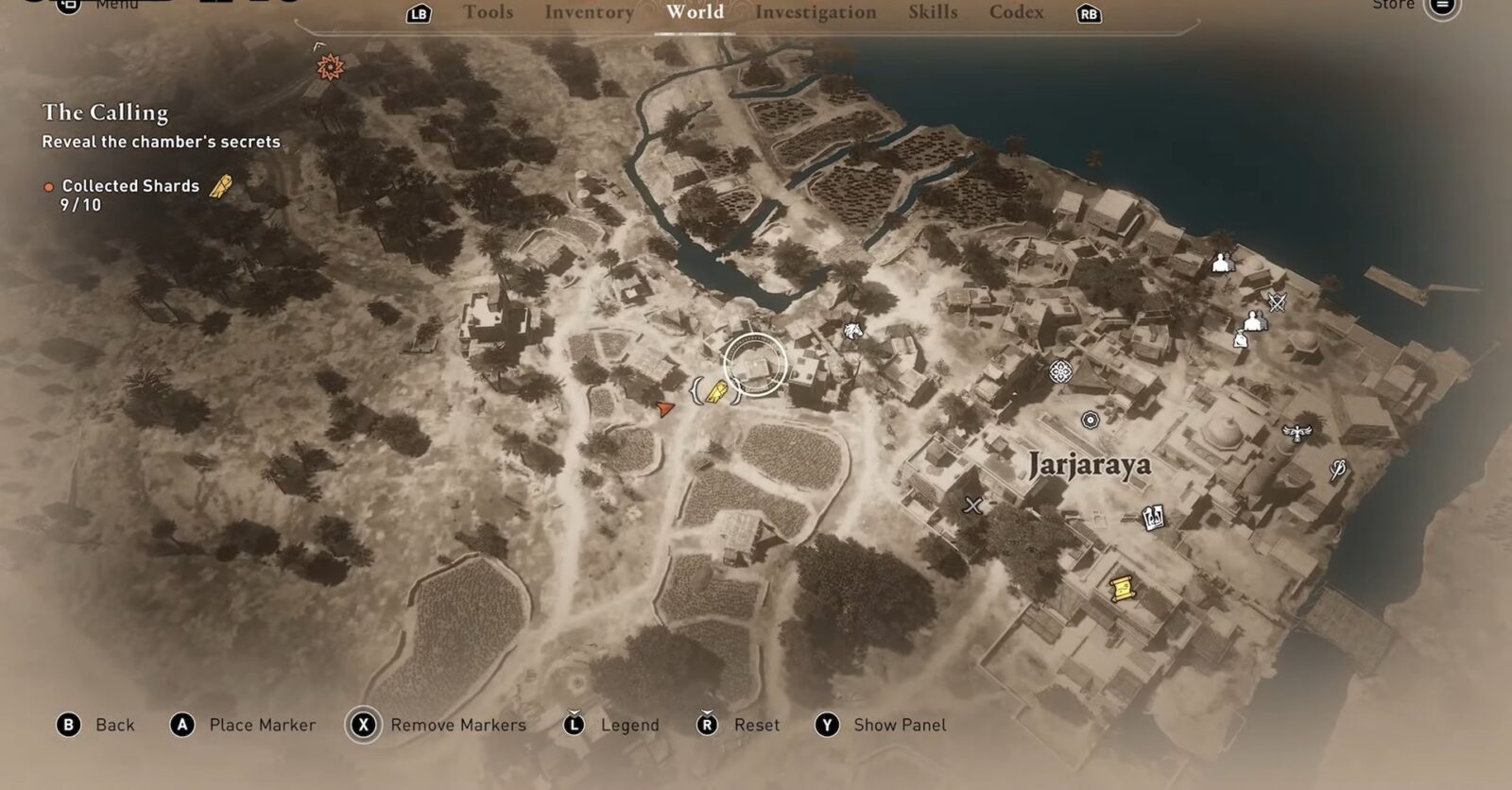Image resolution: width=1512 pixels, height=790 pixels.
Task: Go to the Investigation tab
Action: coord(816,12)
